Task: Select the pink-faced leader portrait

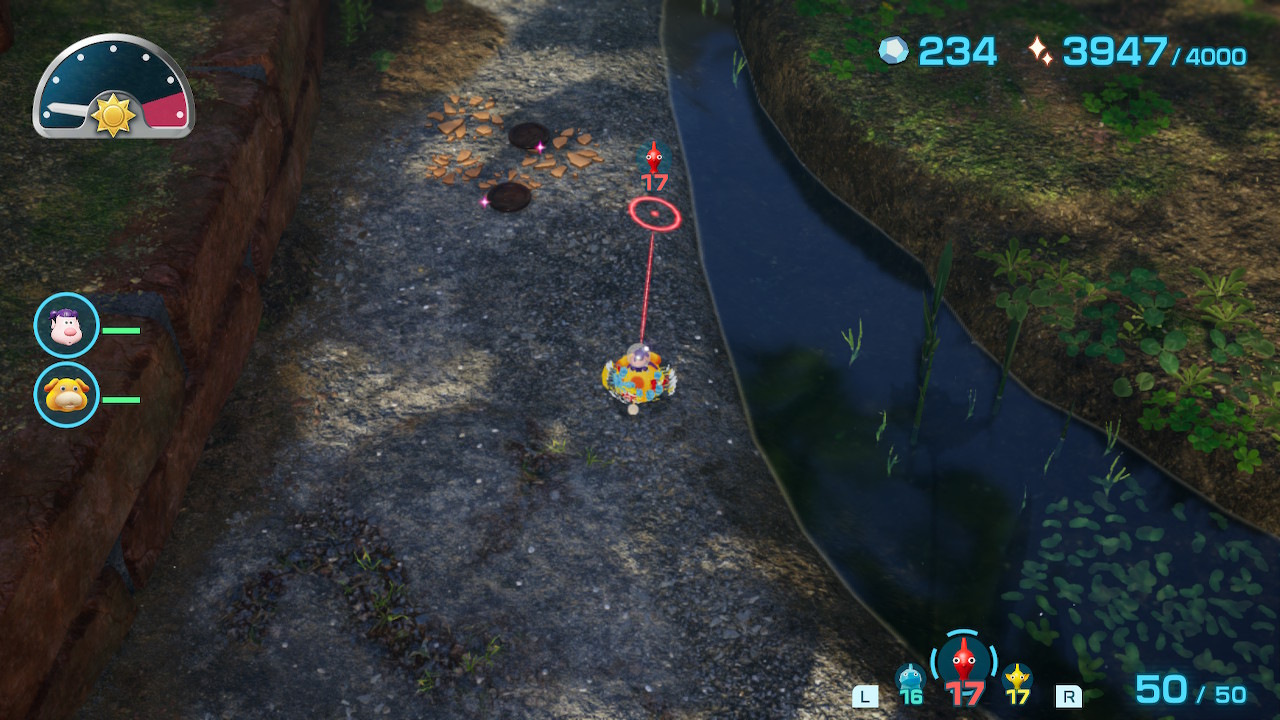Action: click(67, 326)
